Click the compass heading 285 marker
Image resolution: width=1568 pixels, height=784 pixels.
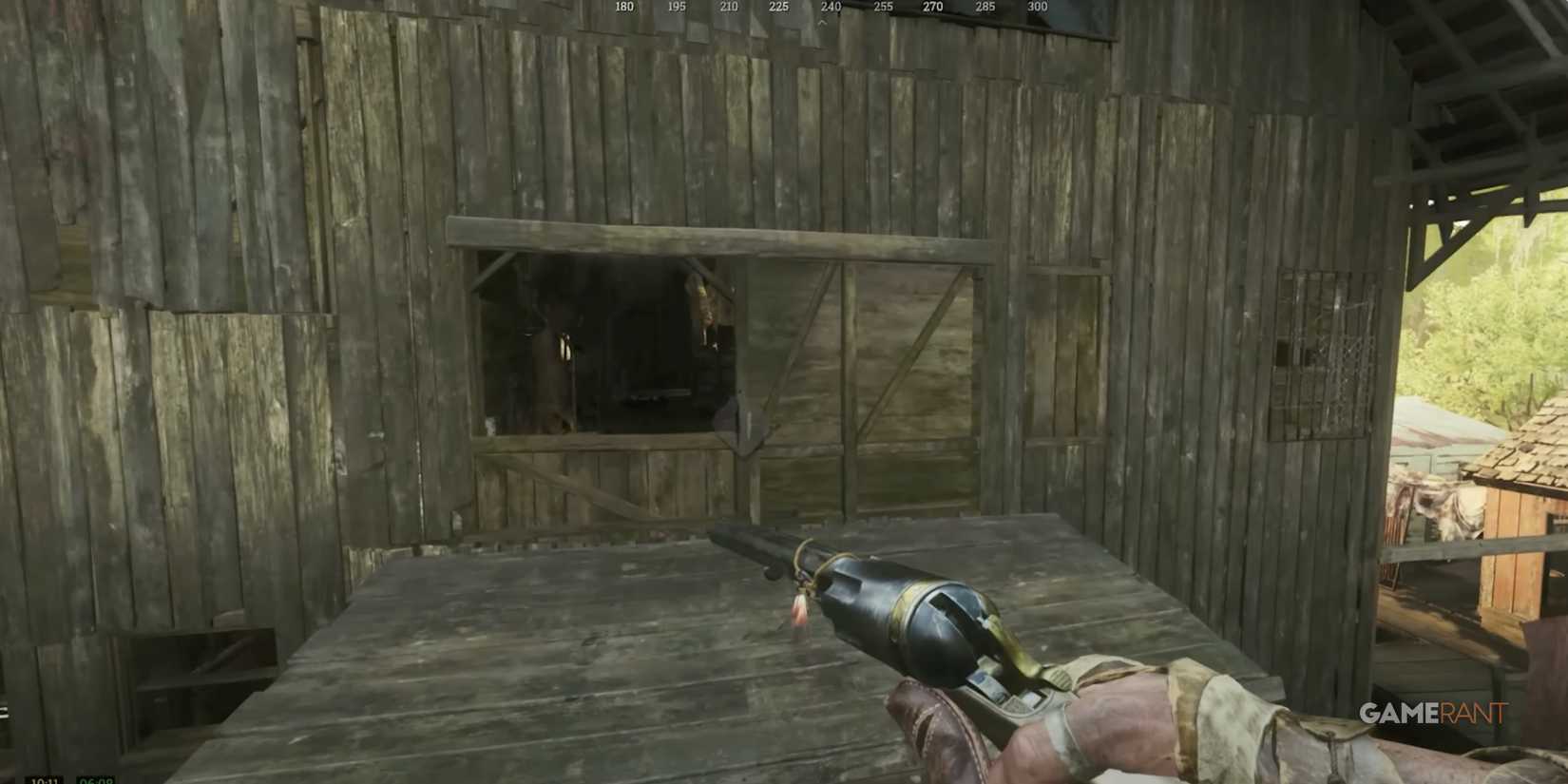(x=984, y=7)
